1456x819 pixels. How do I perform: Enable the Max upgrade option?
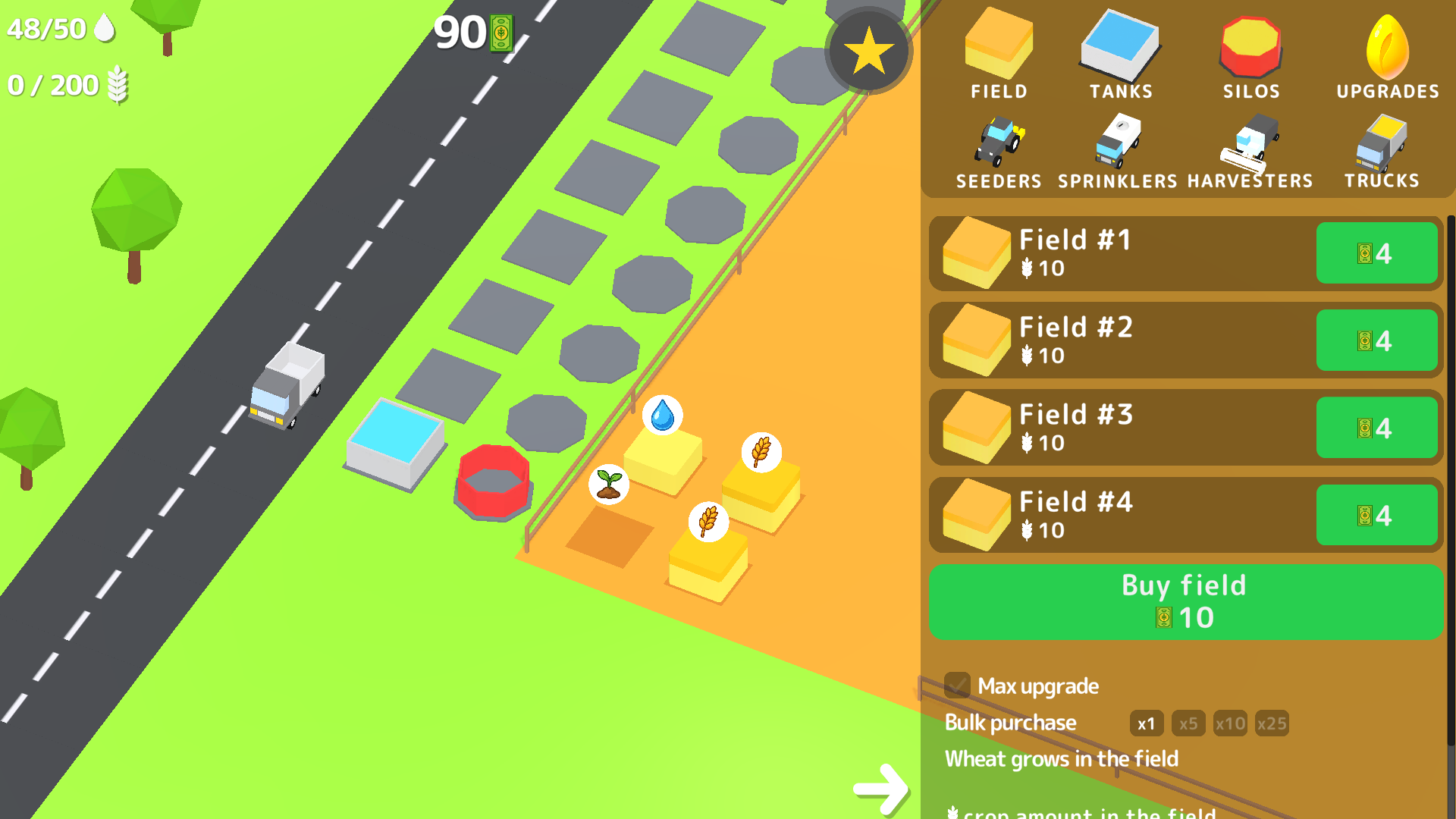(959, 685)
